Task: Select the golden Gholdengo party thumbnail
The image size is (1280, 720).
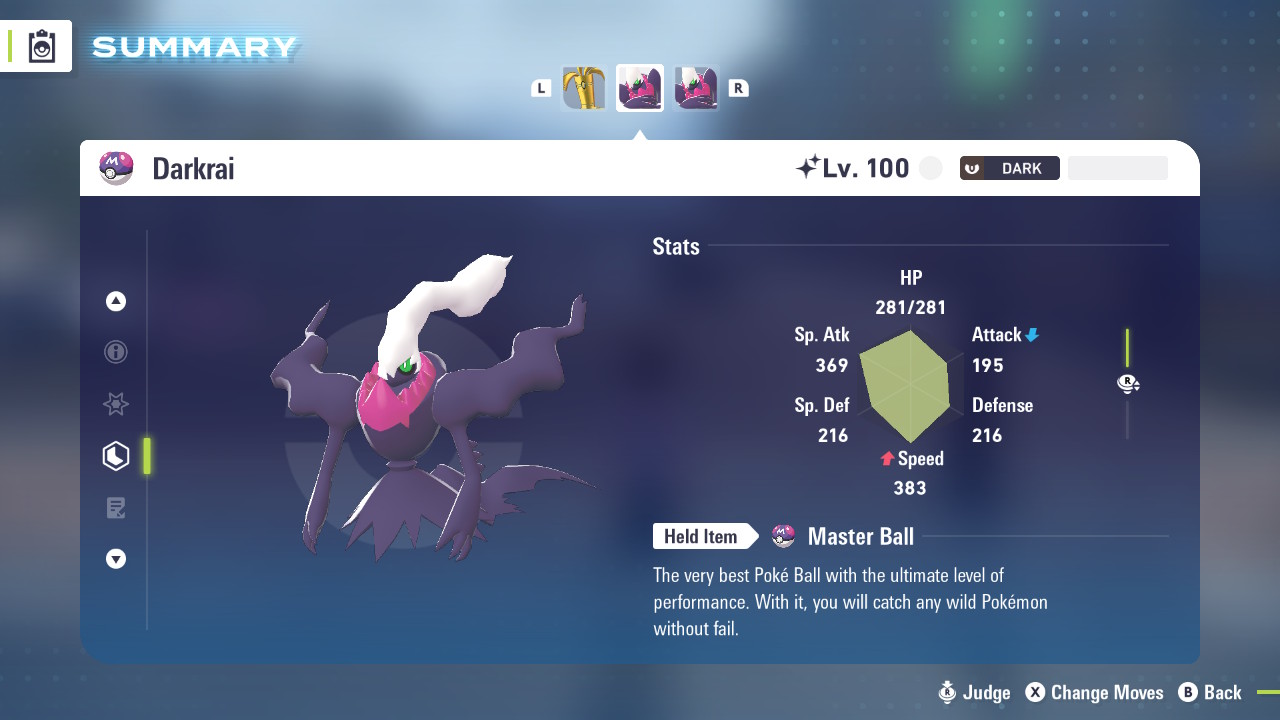Action: pos(584,88)
